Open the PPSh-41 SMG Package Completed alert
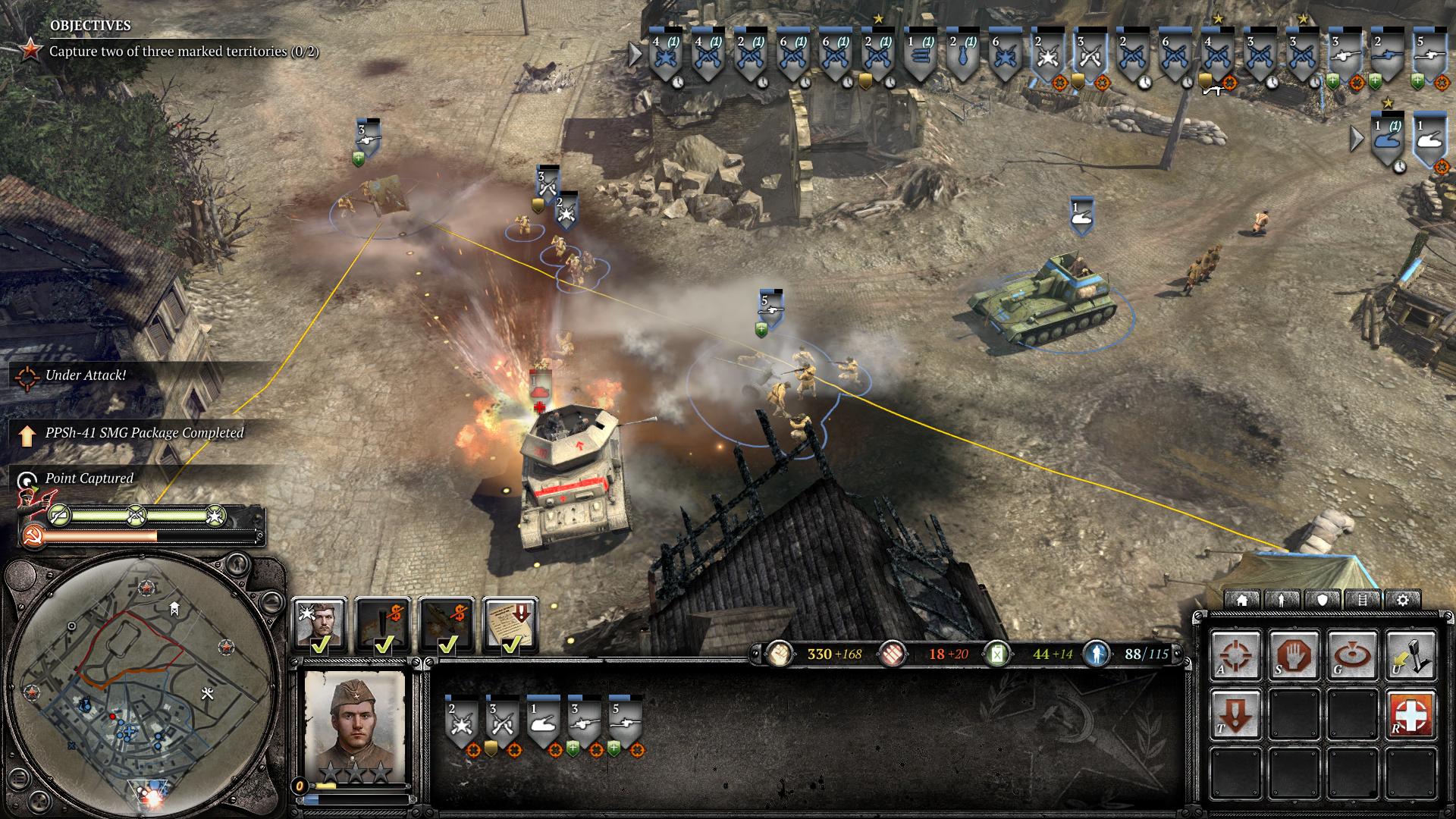The width and height of the screenshot is (1456, 819). click(x=144, y=433)
